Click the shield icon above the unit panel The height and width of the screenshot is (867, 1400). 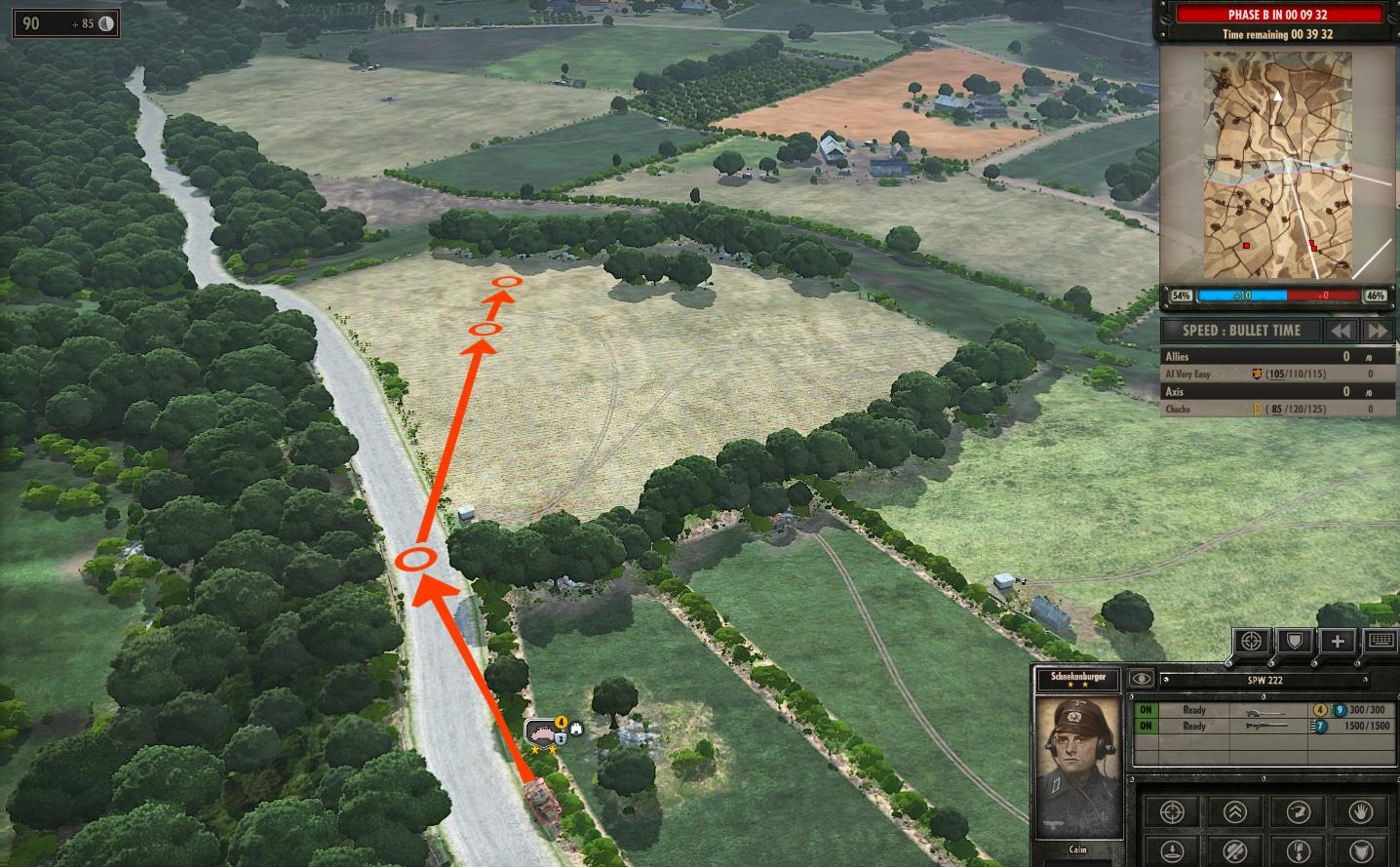click(x=1294, y=641)
